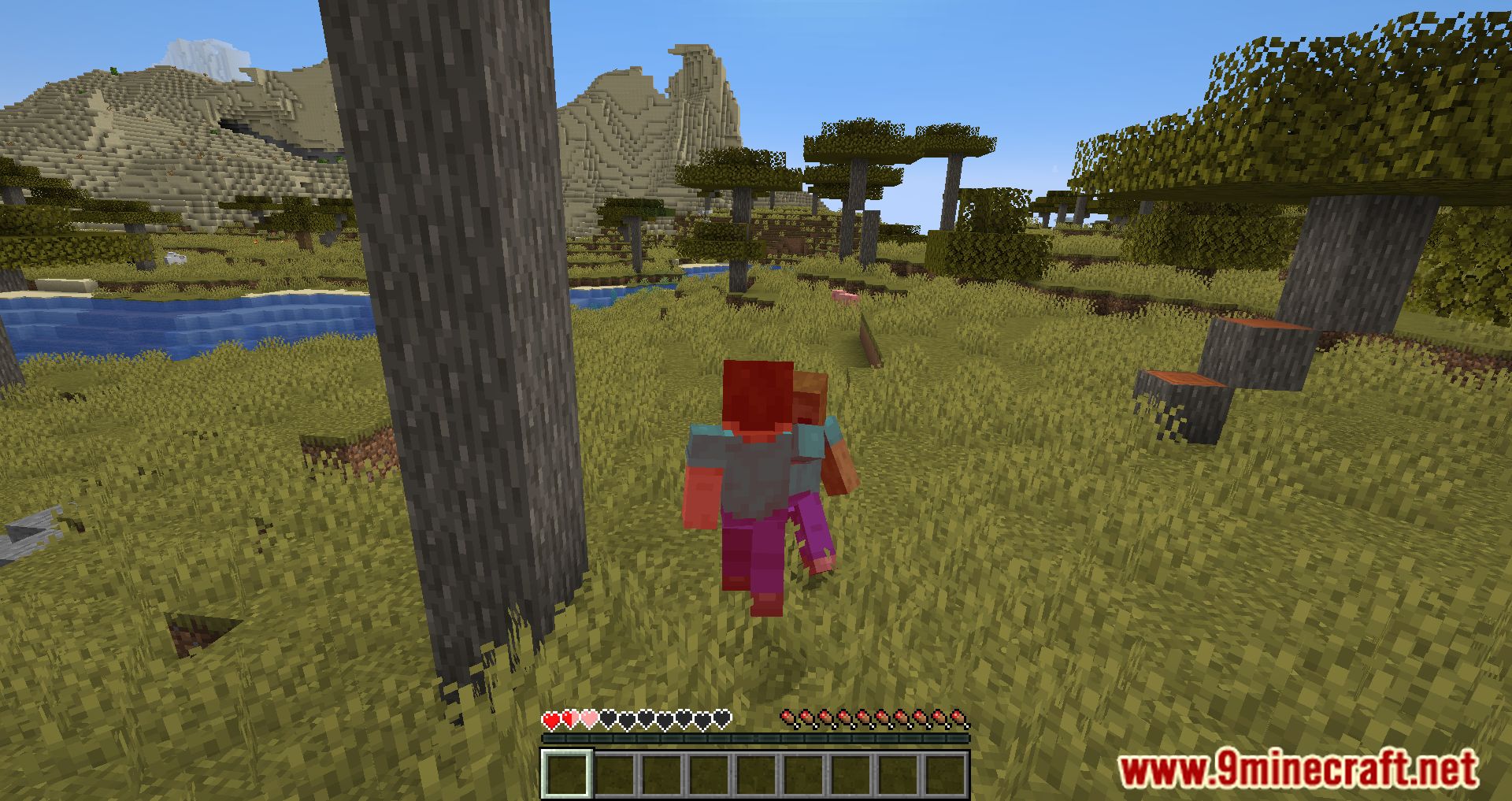Image resolution: width=1512 pixels, height=801 pixels.
Task: Select the highlighted hotbar slot
Action: tap(566, 773)
